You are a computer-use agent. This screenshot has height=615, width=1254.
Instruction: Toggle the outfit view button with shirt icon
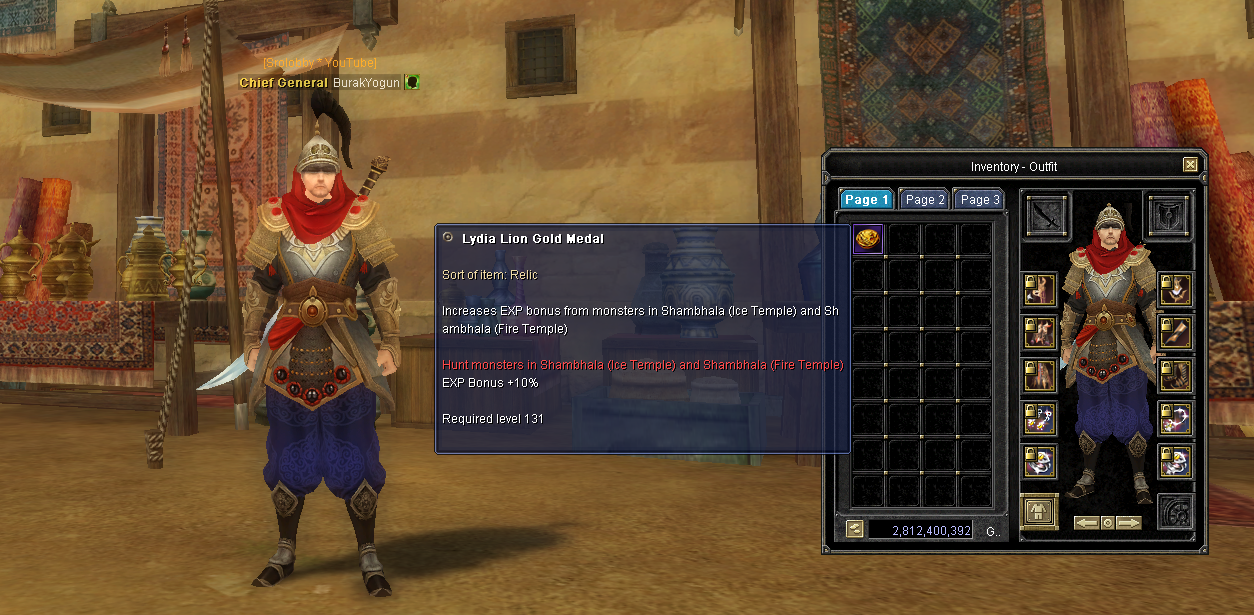click(1039, 511)
